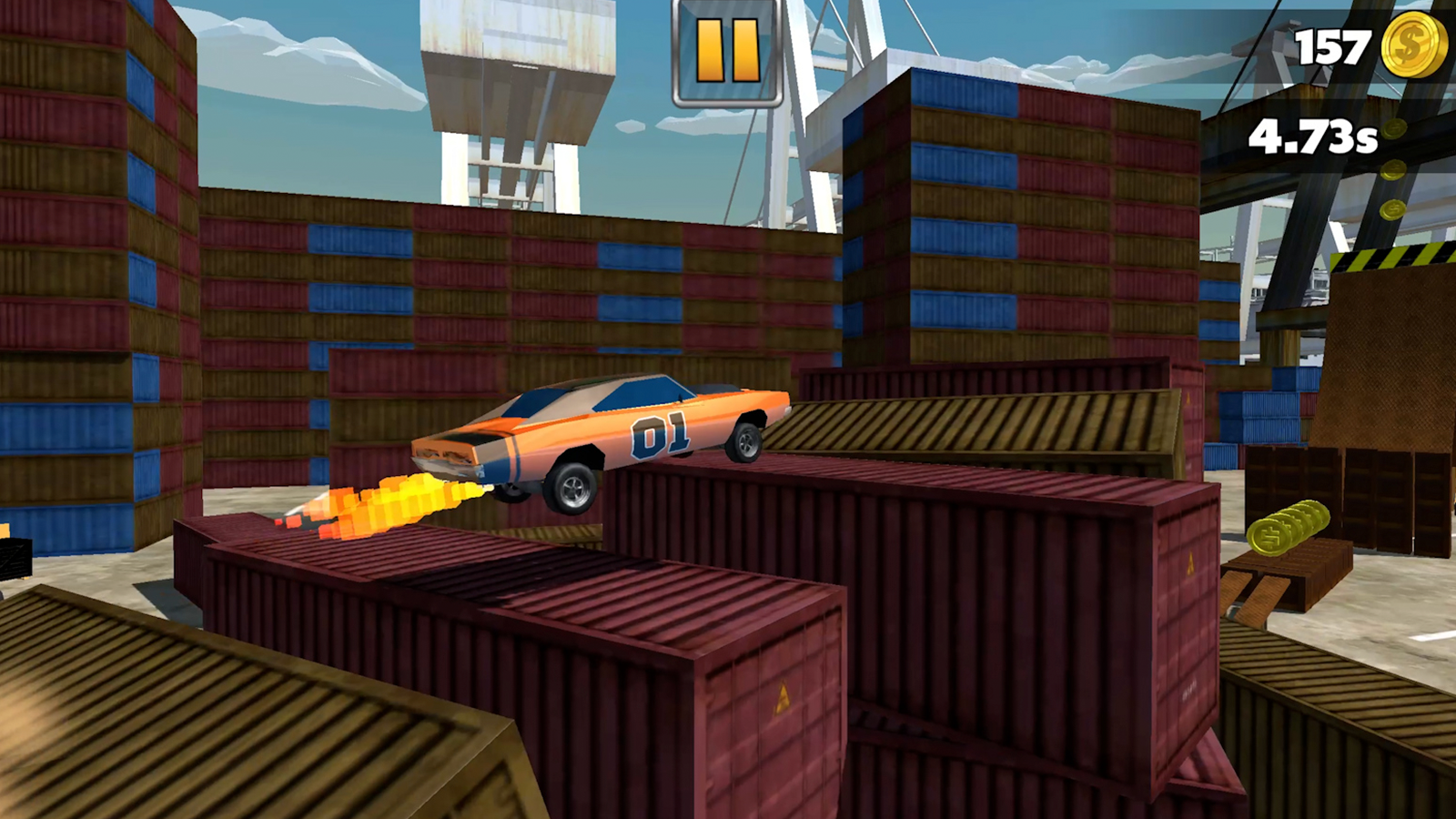Select the middle floating coin near the crane
This screenshot has height=819, width=1456.
tap(1392, 171)
